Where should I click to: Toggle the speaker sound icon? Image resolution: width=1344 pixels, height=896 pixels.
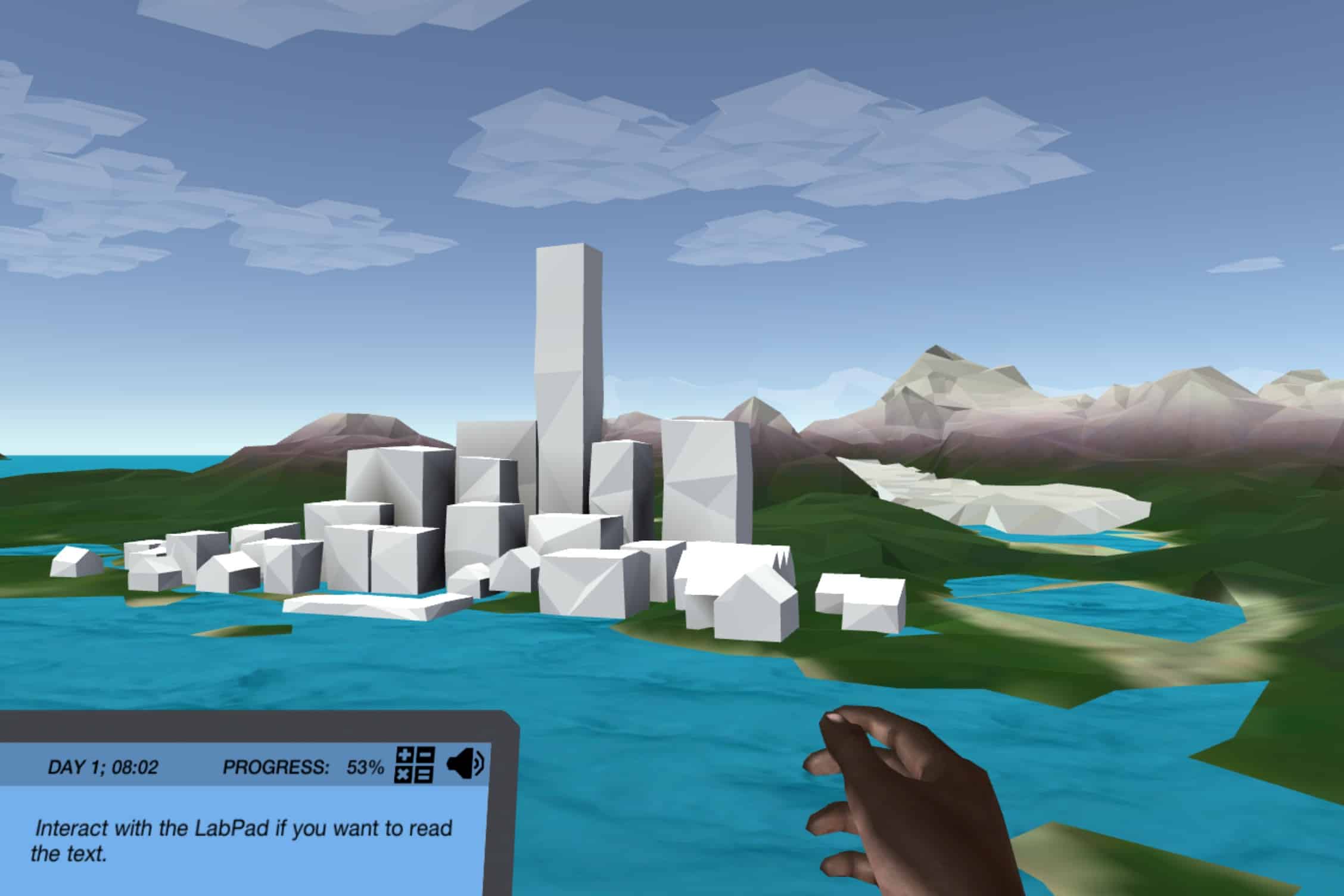(x=465, y=764)
